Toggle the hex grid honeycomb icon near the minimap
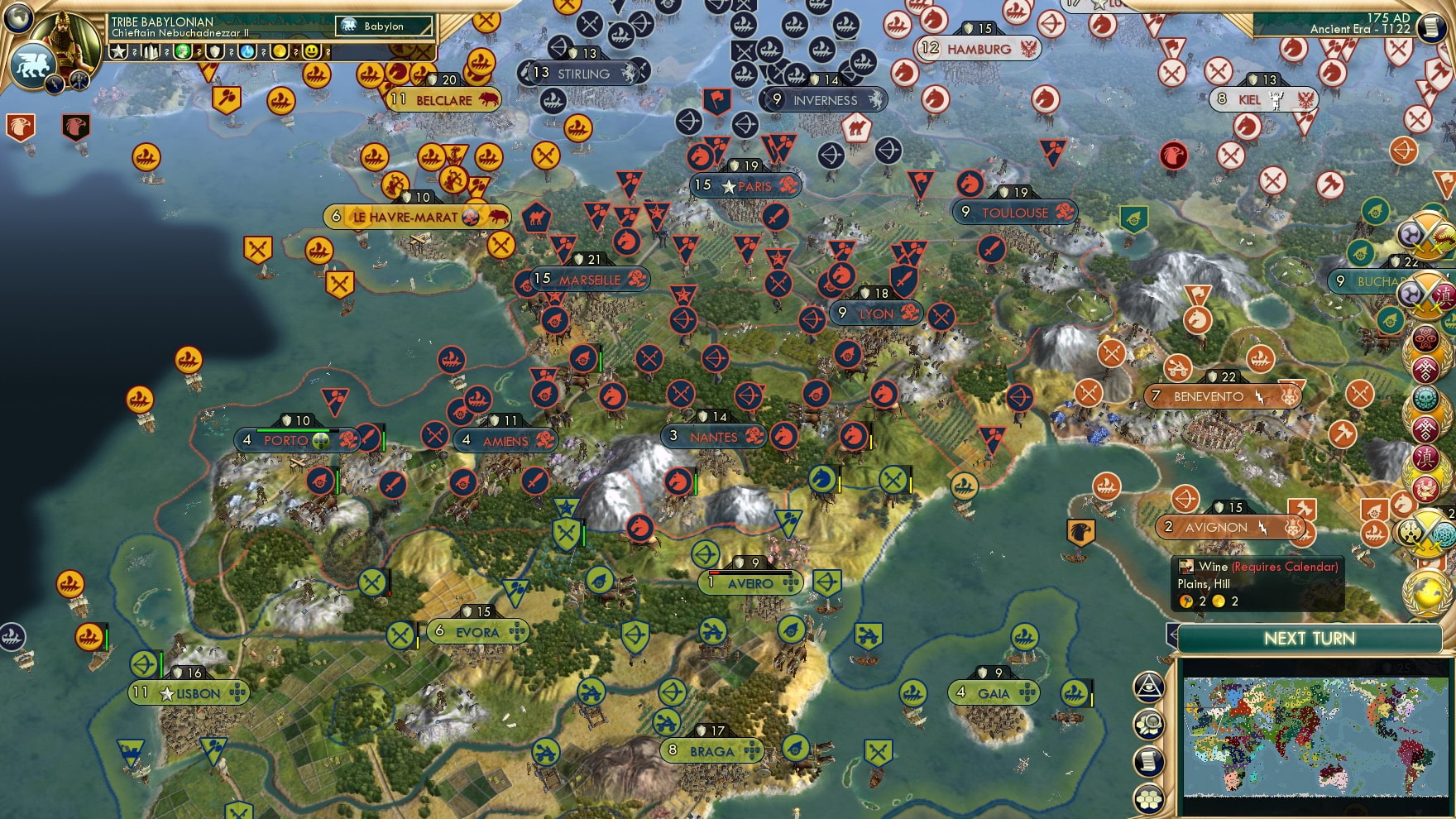The height and width of the screenshot is (819, 1456). point(1148,798)
